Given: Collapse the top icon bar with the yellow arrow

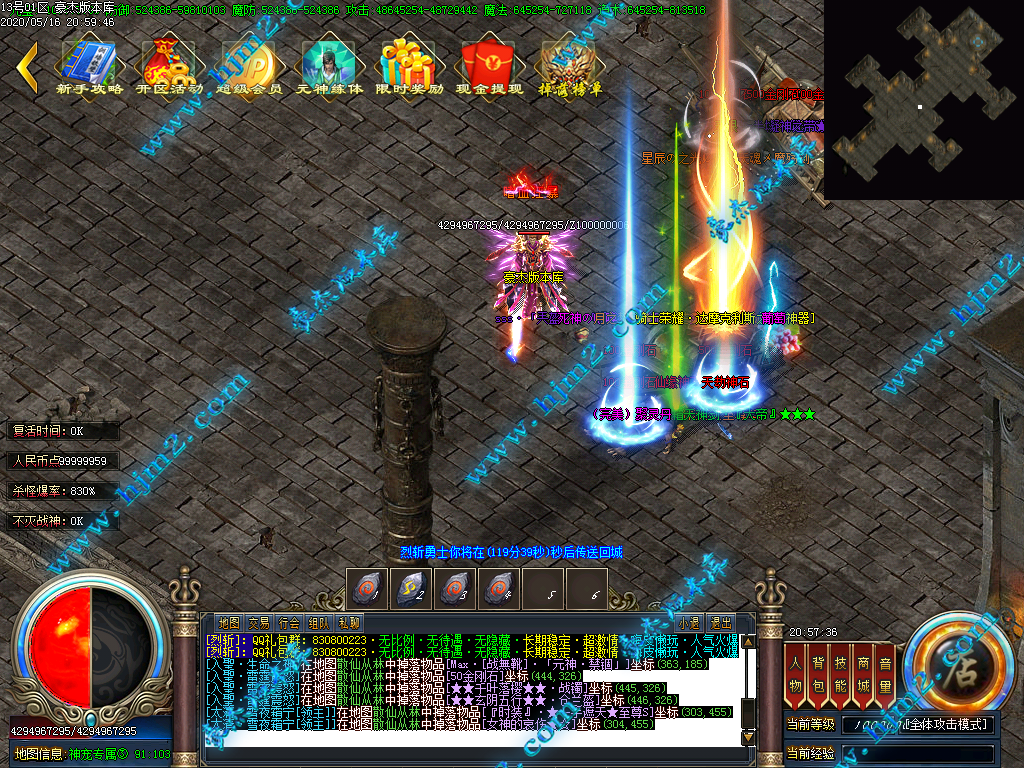Looking at the screenshot, I should pyautogui.click(x=27, y=66).
